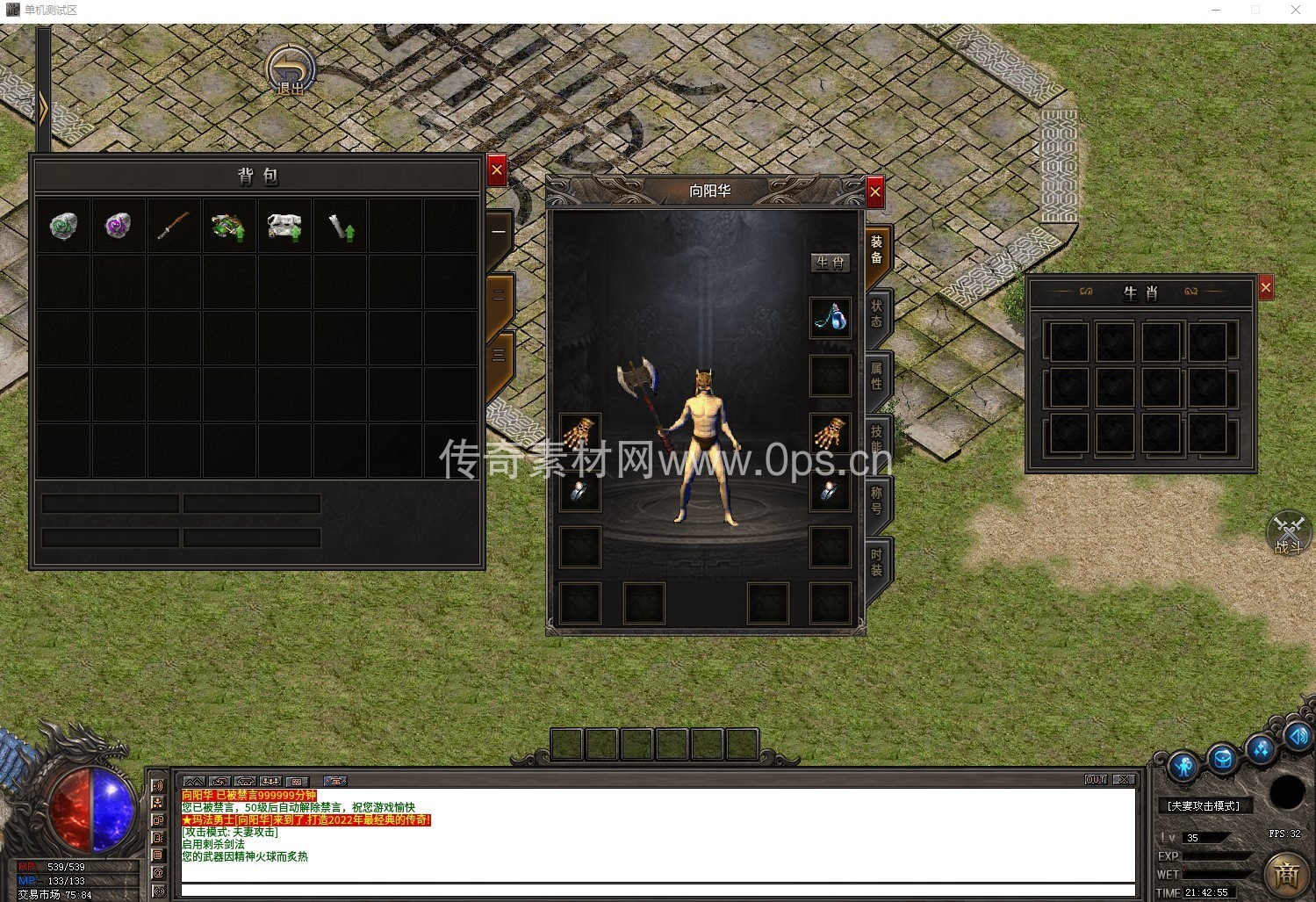Screen dimensions: 1316x902
Task: Select the green swirl stone in backpack
Action: click(x=63, y=227)
